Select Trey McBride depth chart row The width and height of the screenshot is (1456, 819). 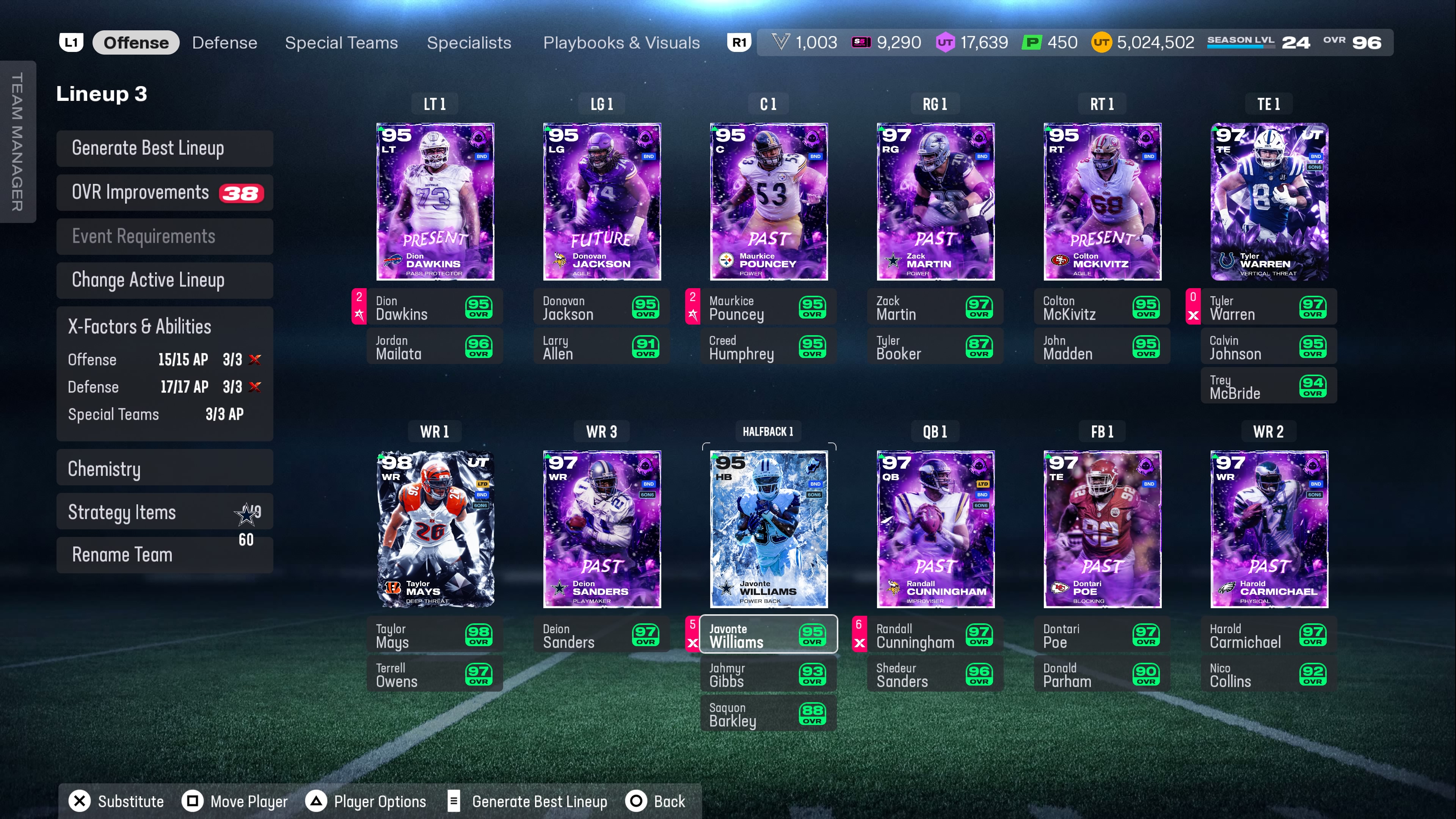click(1268, 387)
